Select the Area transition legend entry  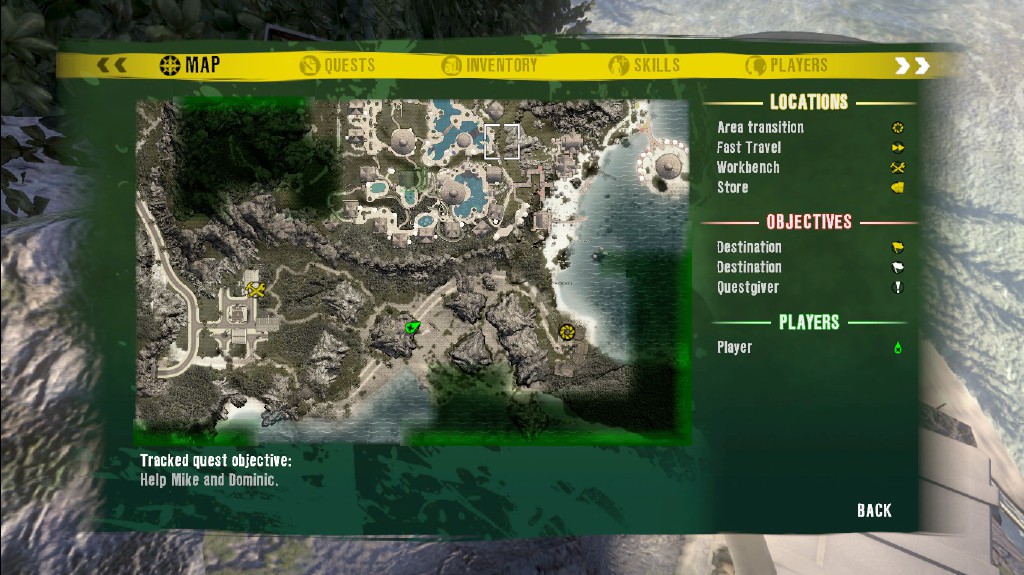click(760, 128)
